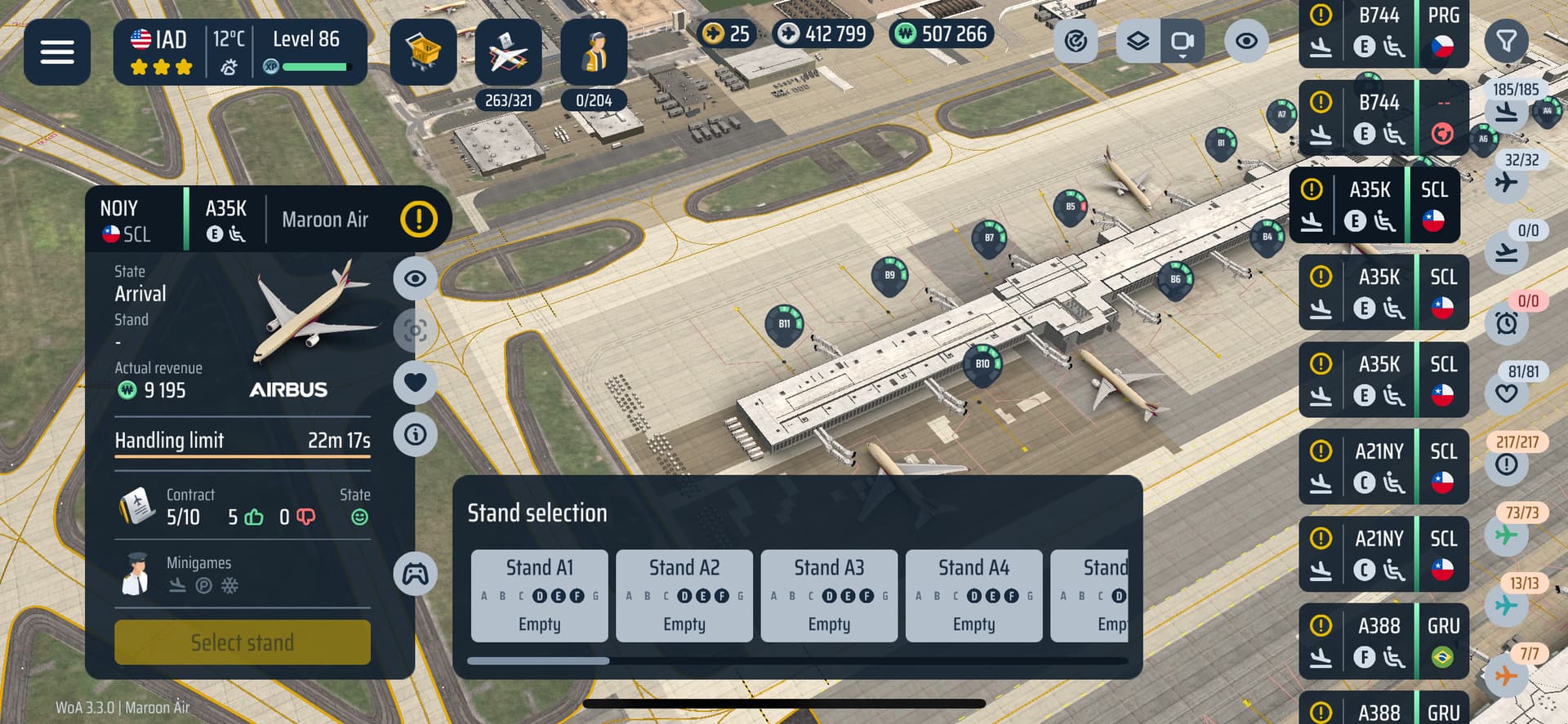Image resolution: width=1568 pixels, height=724 pixels.
Task: Choose Stand A2 for the aircraft
Action: coord(684,596)
